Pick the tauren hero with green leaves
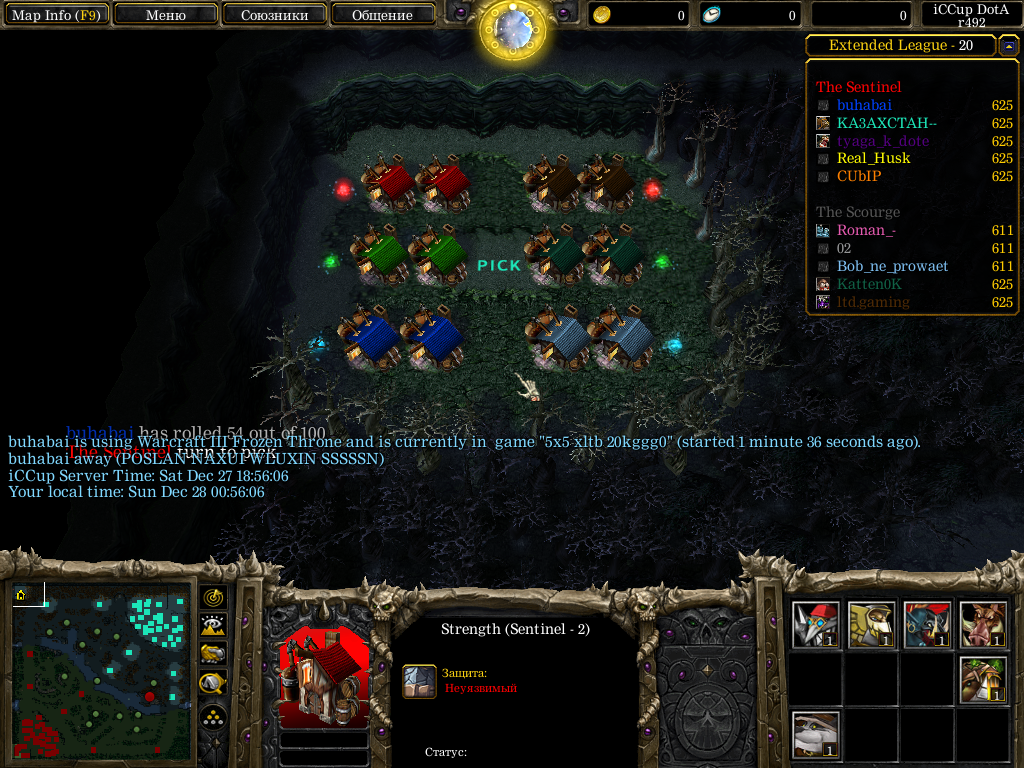 pos(984,680)
